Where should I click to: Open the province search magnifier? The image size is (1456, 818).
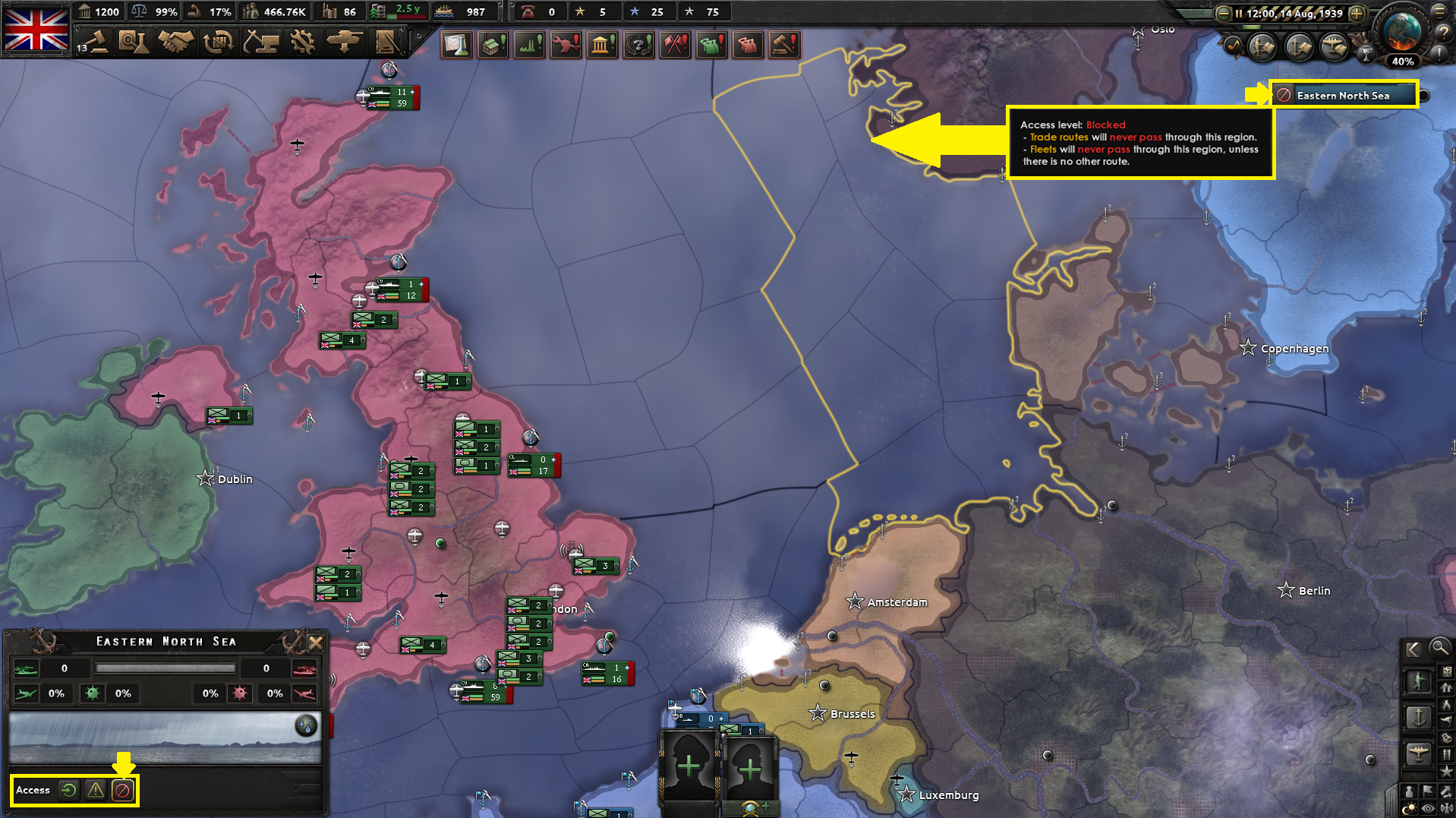click(1440, 649)
